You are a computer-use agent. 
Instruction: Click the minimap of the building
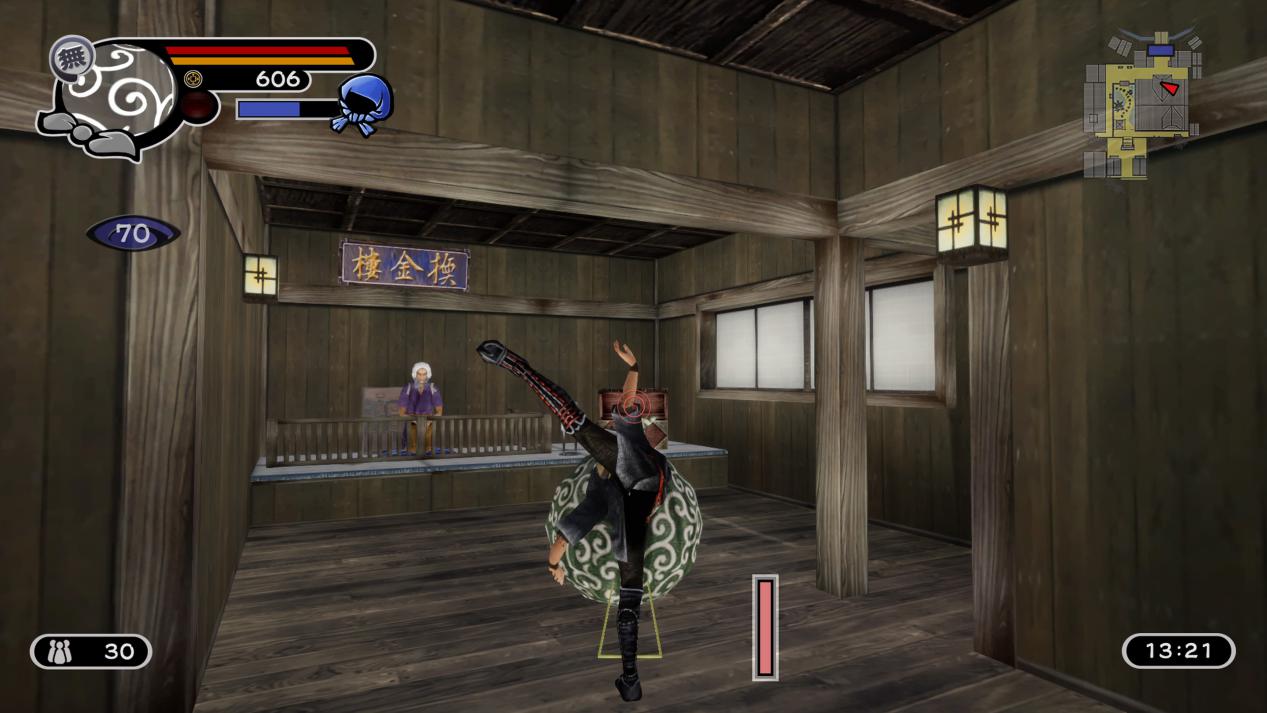tap(1139, 103)
